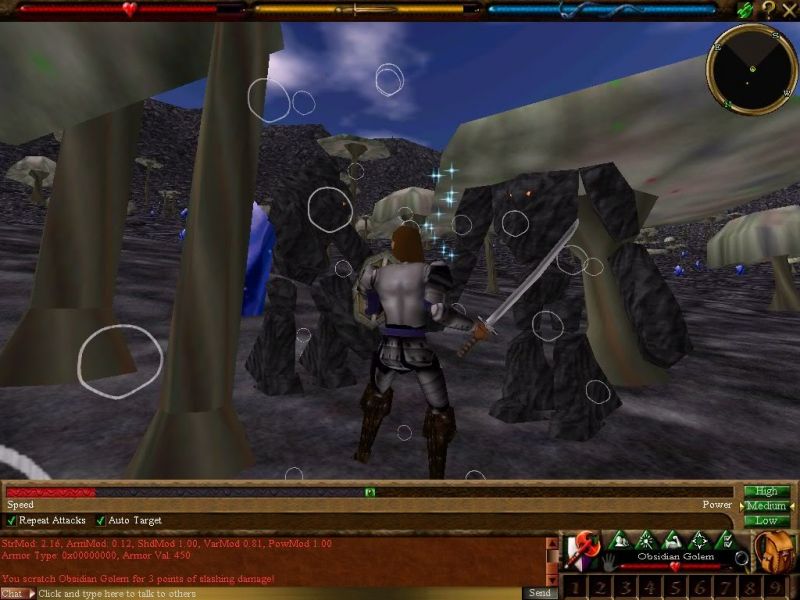Choose the Medium attack height button
Image resolution: width=800 pixels, height=600 pixels.
(766, 506)
